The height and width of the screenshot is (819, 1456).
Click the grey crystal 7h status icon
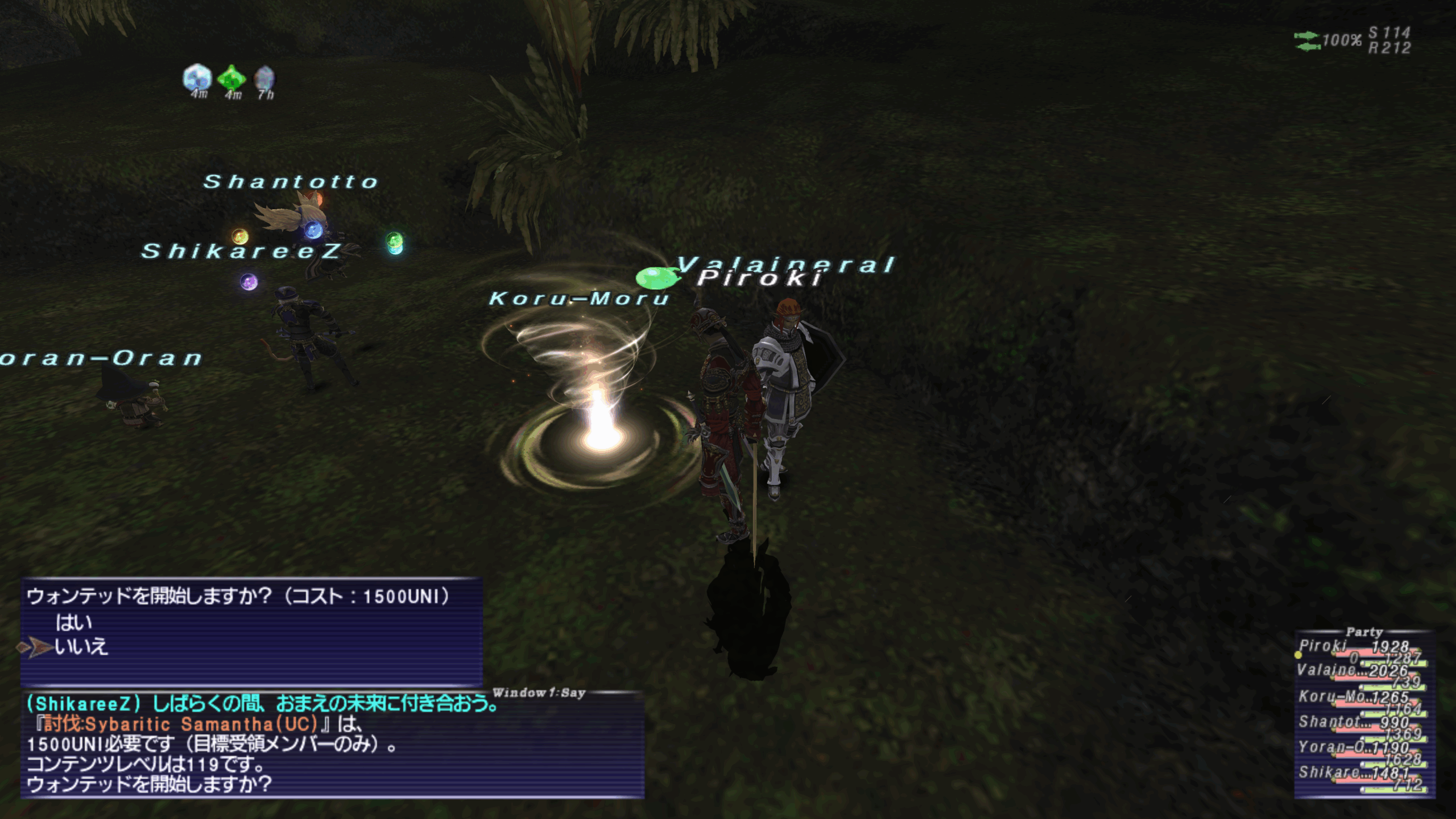(264, 78)
